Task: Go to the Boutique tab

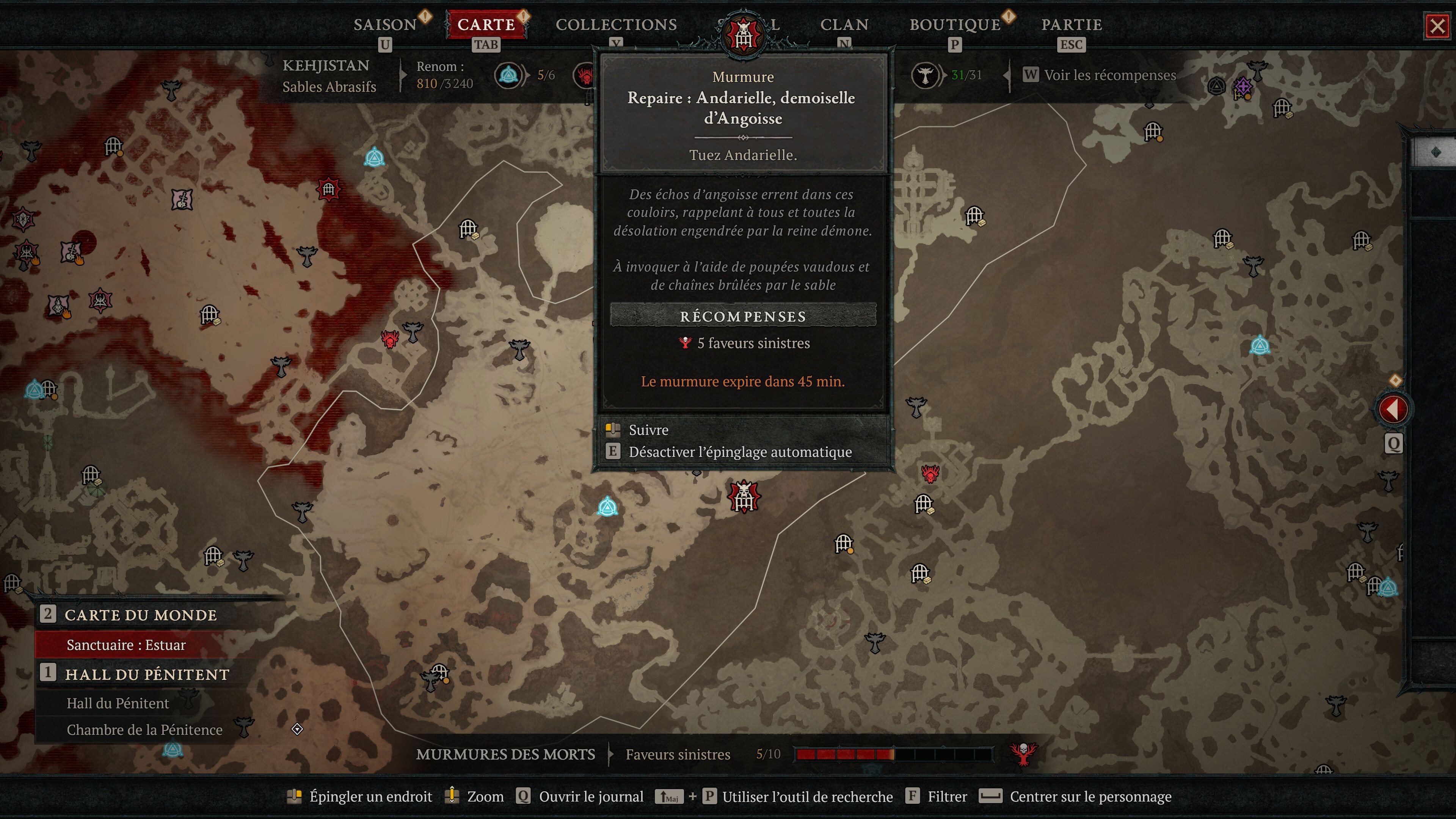Action: [x=955, y=24]
